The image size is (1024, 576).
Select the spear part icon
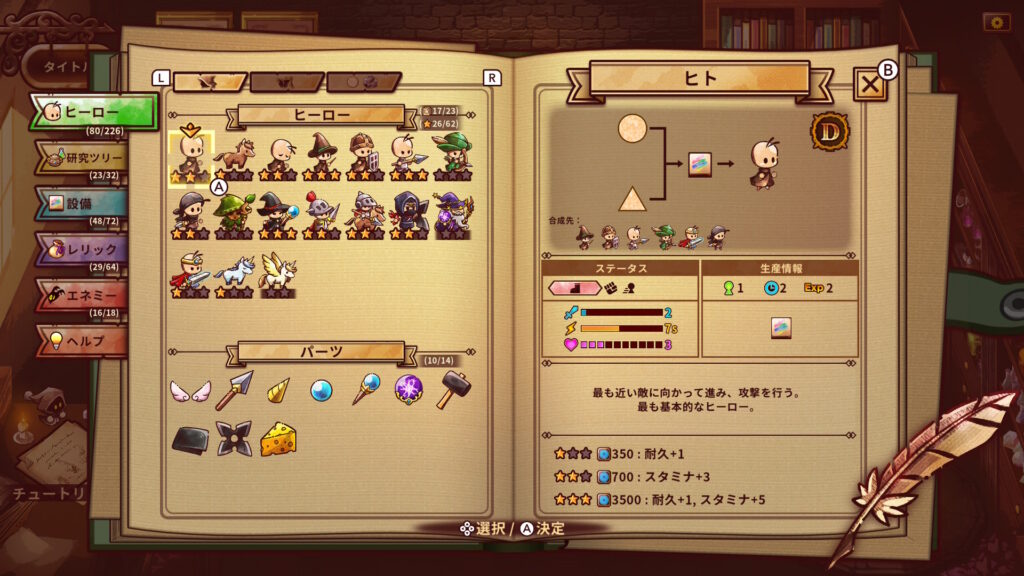(234, 390)
